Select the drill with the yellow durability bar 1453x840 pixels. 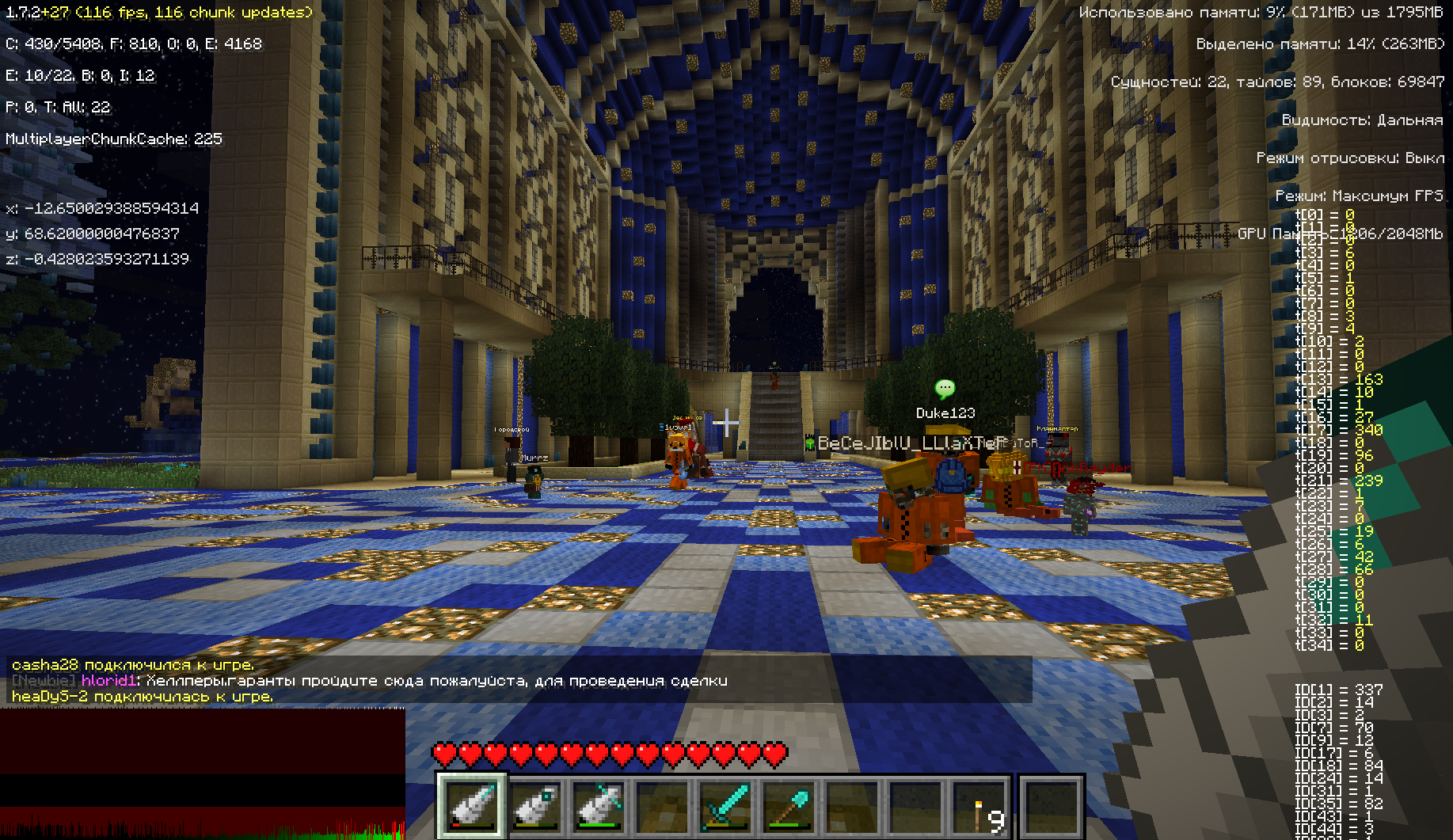click(536, 806)
